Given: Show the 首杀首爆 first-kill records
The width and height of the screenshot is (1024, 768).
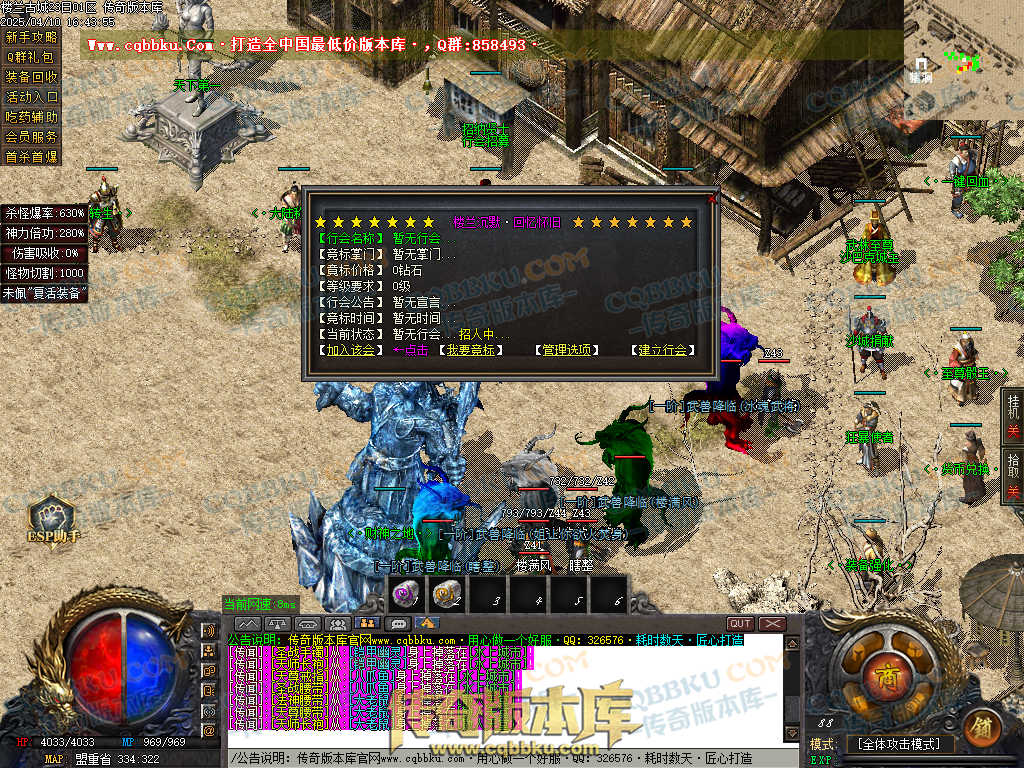Looking at the screenshot, I should pyautogui.click(x=31, y=157).
